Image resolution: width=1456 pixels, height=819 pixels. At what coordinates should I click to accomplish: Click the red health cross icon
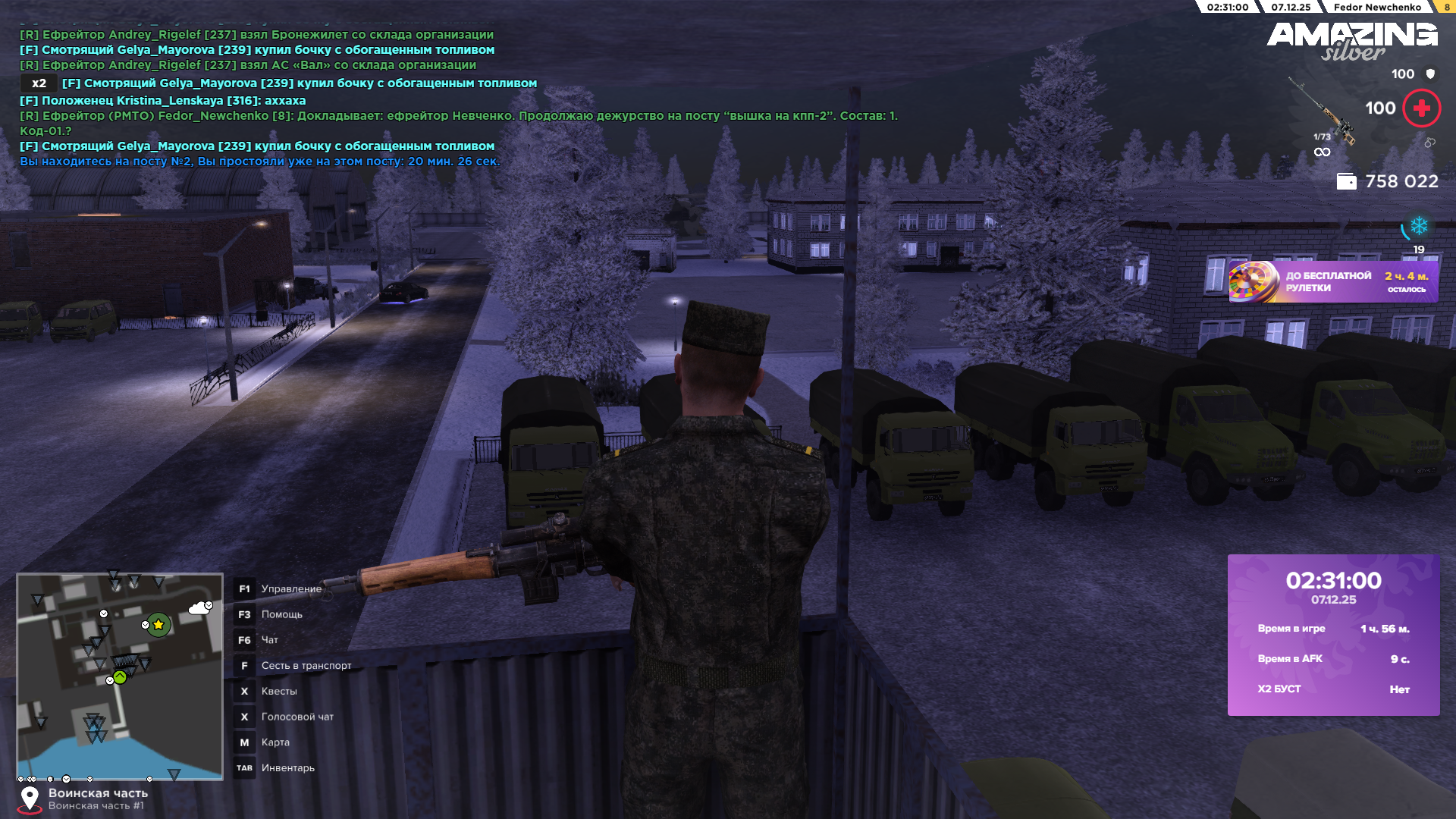(1421, 108)
